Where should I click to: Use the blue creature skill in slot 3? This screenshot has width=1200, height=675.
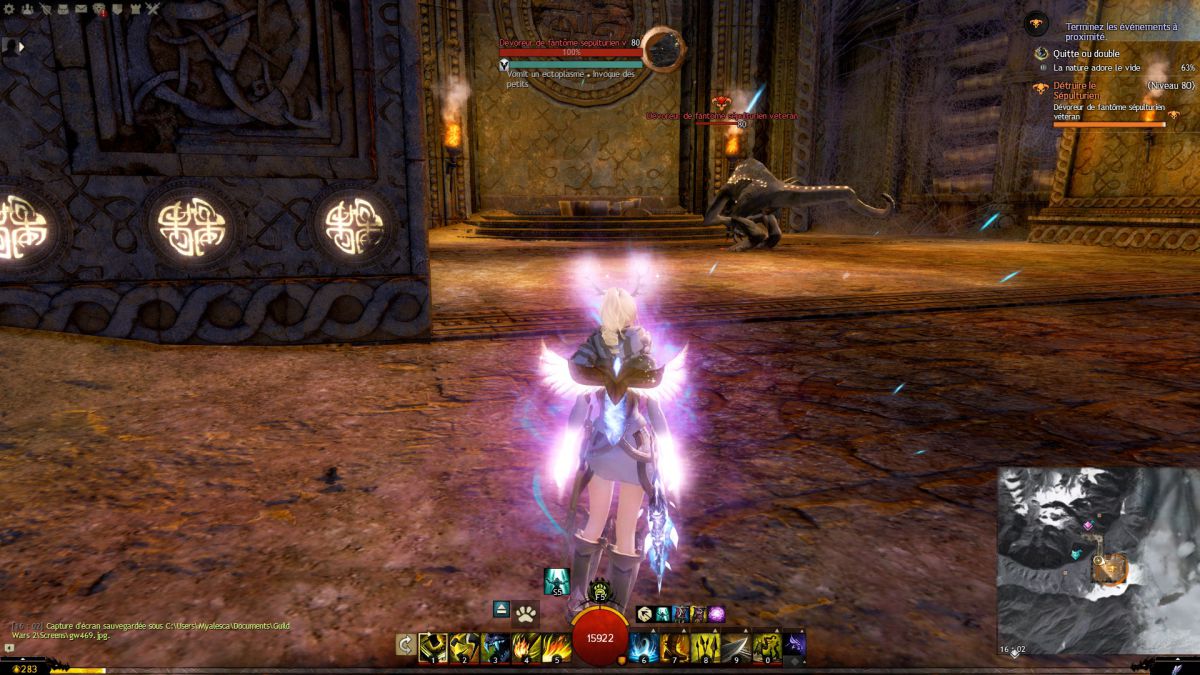click(495, 646)
